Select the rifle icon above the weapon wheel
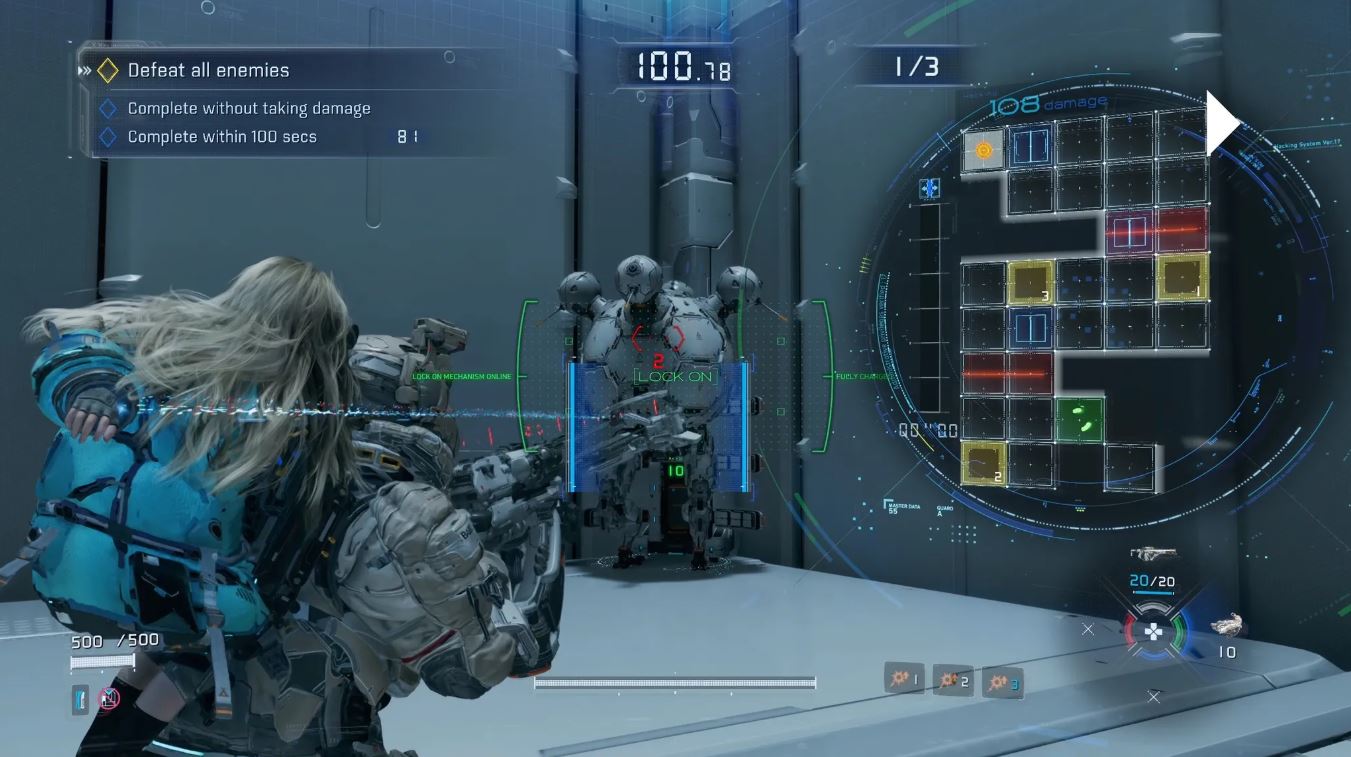 tap(1153, 553)
